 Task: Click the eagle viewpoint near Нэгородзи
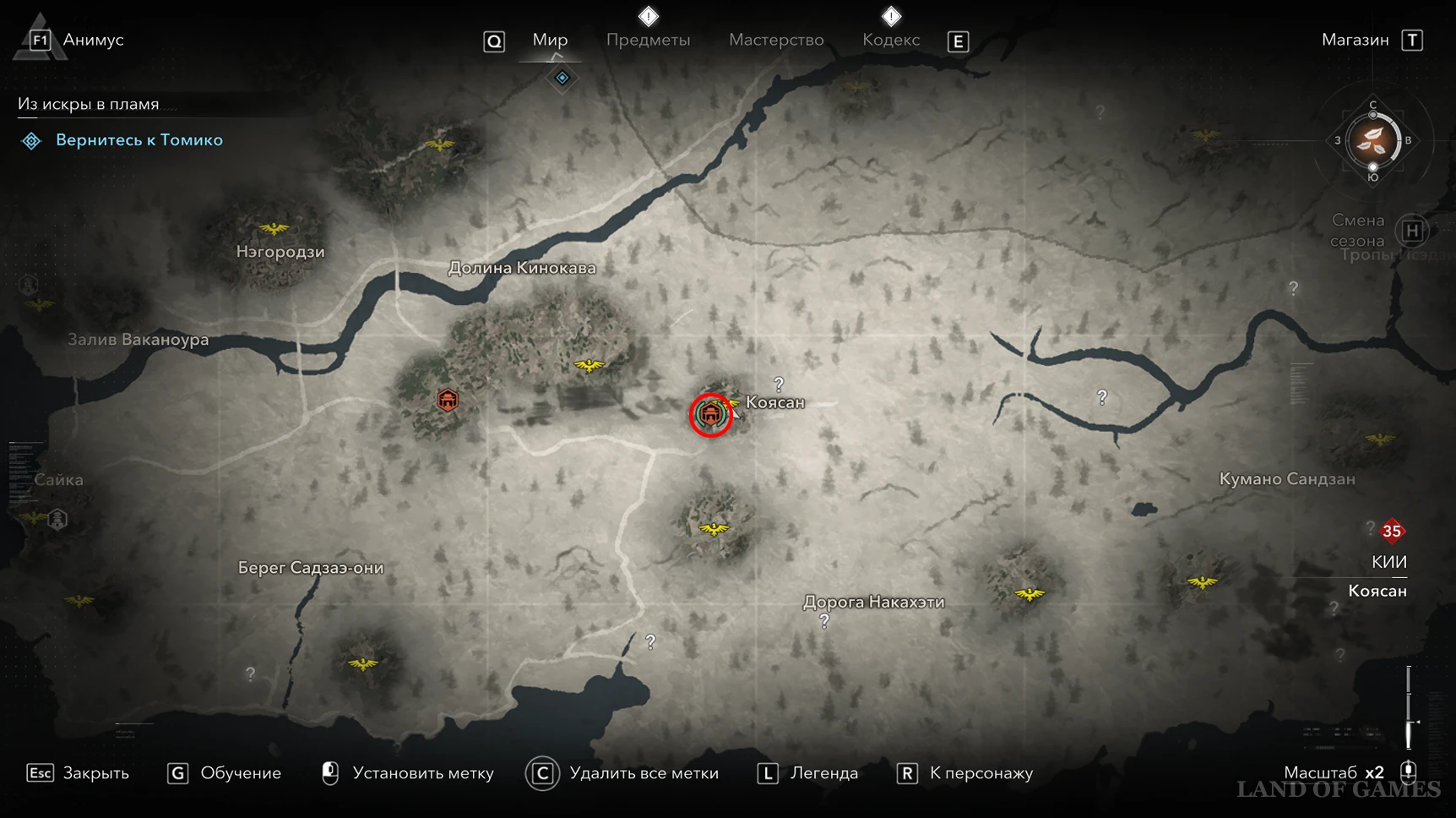pos(273,228)
